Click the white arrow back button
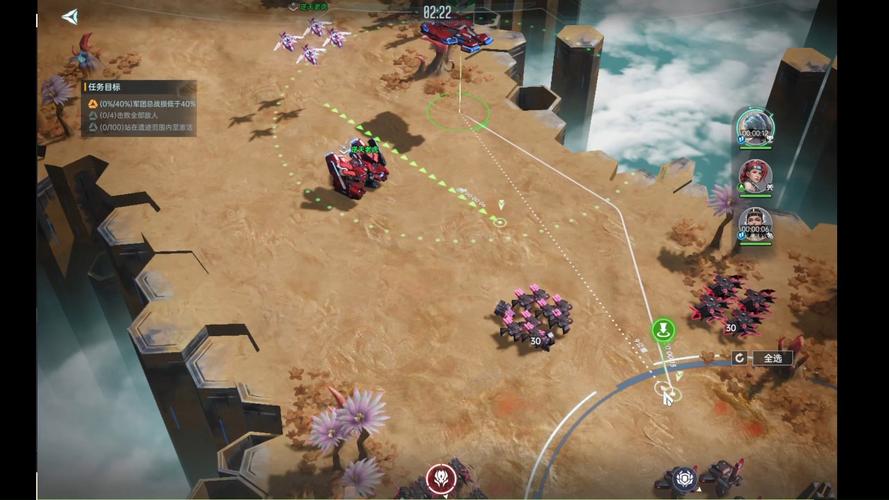Viewport: 889px width, 500px height. tap(69, 16)
